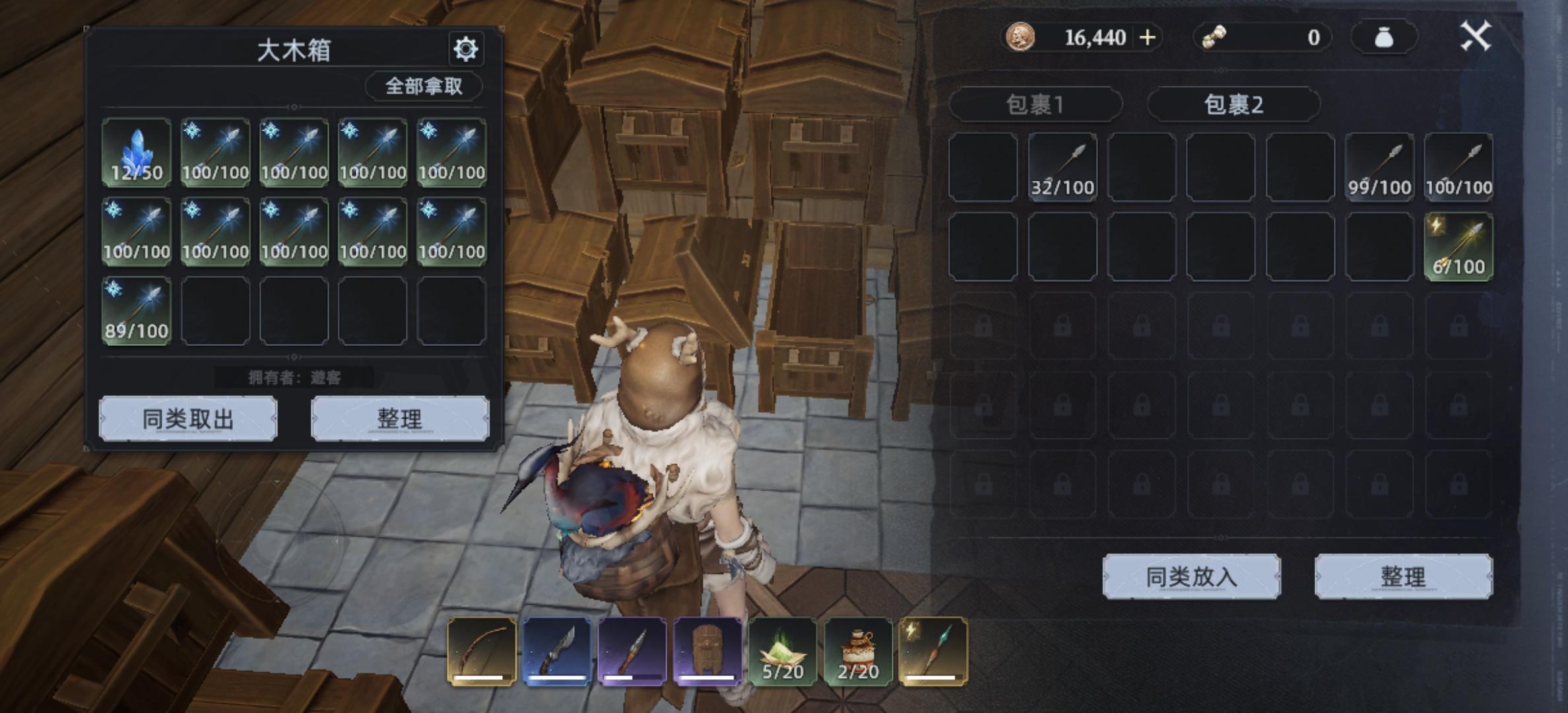Add coins with the plus button
The width and height of the screenshot is (1568, 713).
pos(1148,37)
